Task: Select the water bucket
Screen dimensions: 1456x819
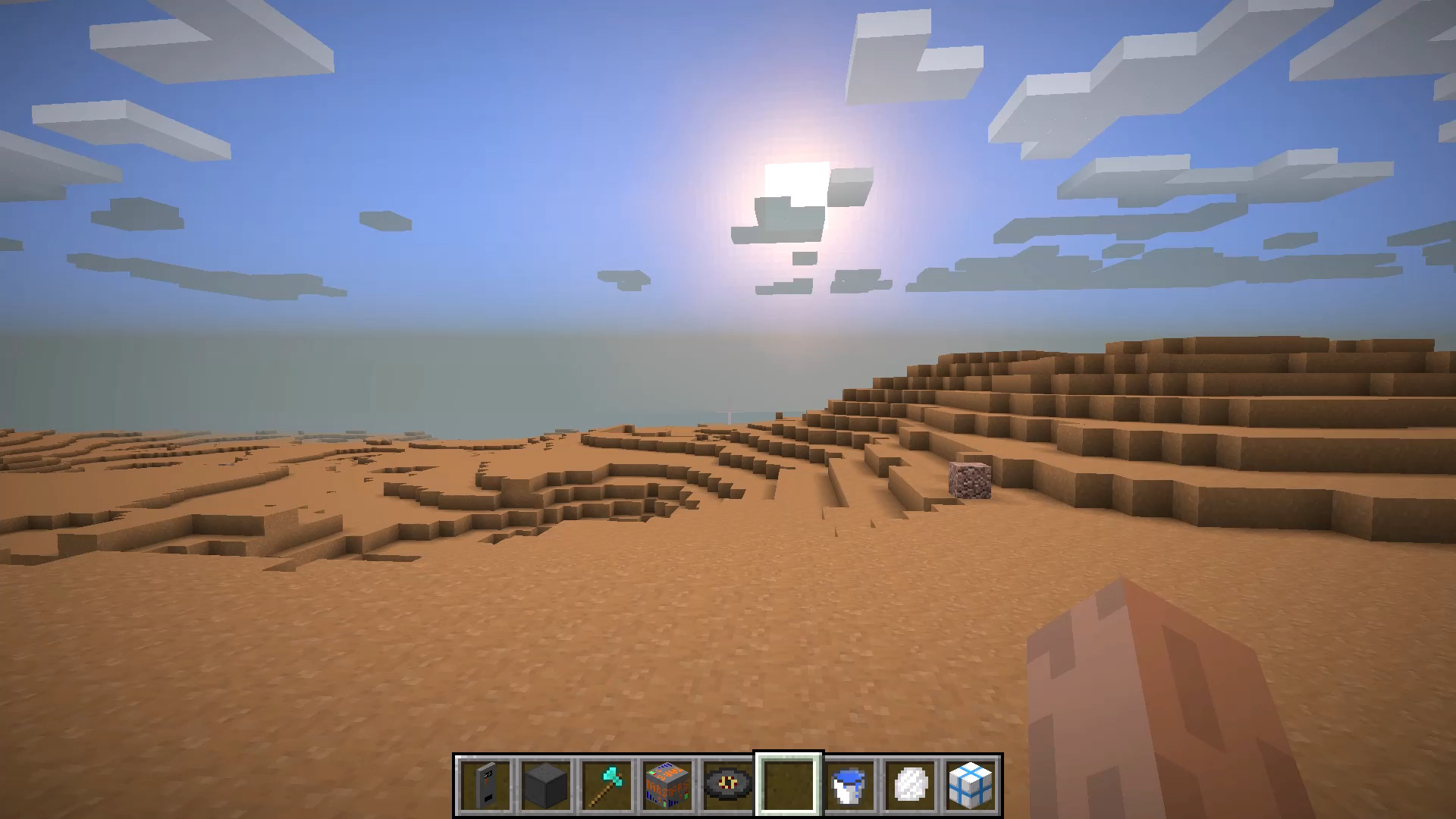Action: click(849, 785)
